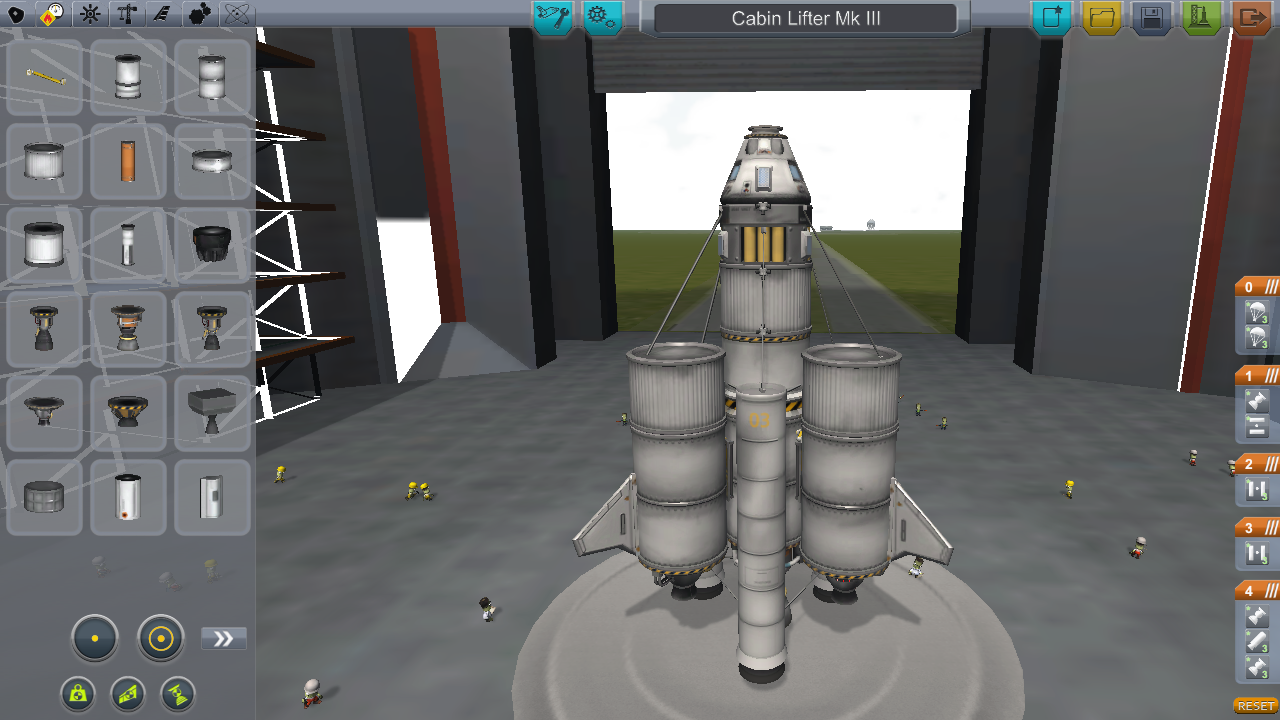This screenshot has width=1280, height=720.
Task: Select the Structural parts category crane icon
Action: pyautogui.click(x=126, y=15)
